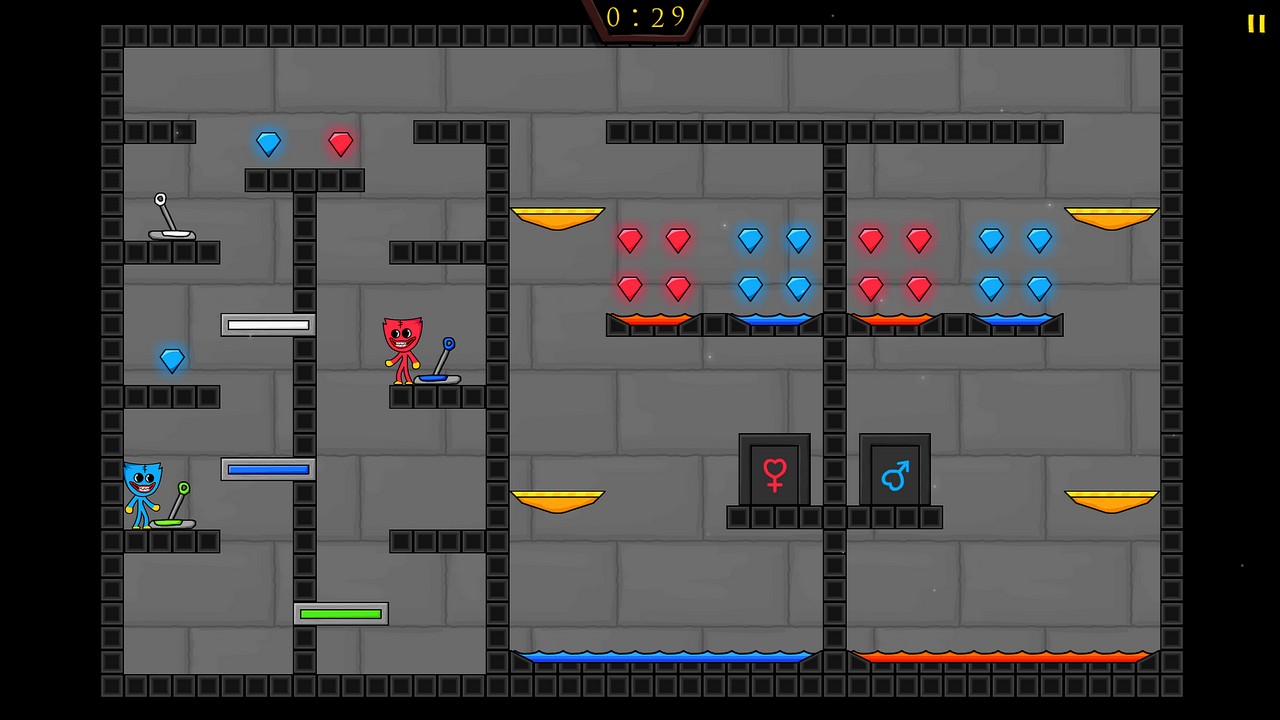Click the cluster of four blue diamonds on the right
This screenshot has width=1280, height=720.
pos(1015,263)
